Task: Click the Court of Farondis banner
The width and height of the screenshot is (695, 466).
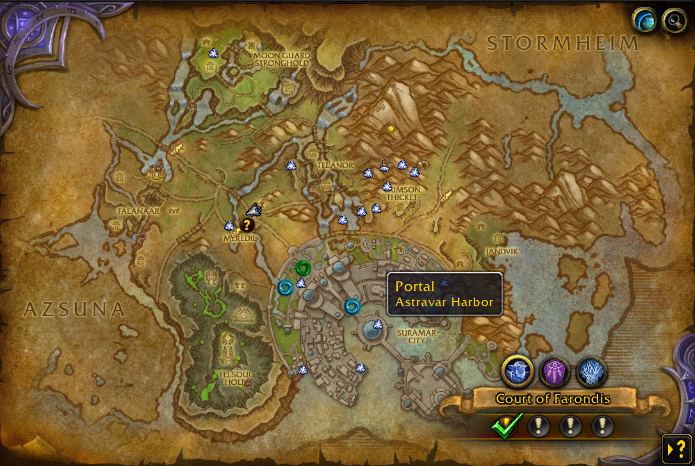Action: point(553,399)
